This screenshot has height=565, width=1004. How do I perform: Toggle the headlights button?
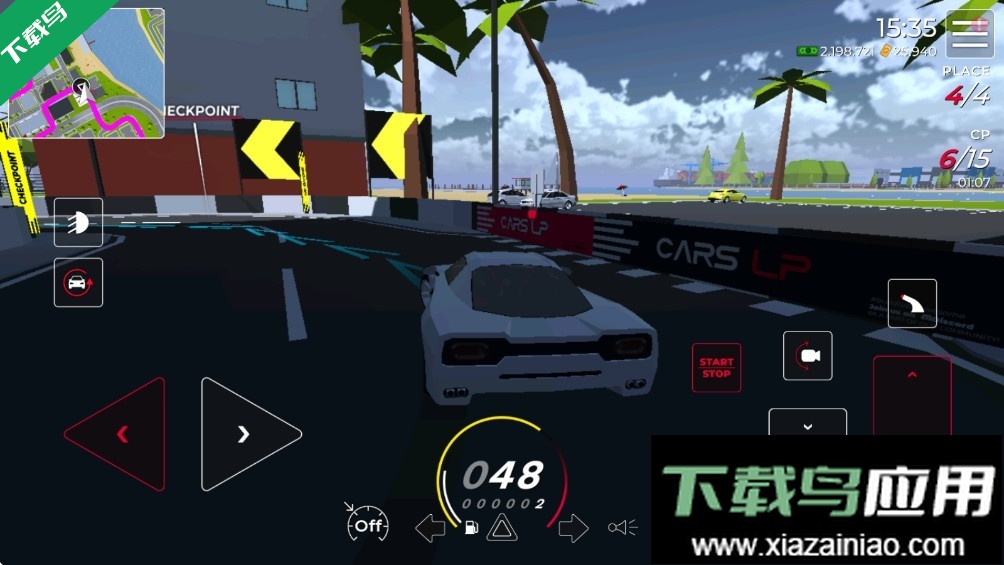point(78,222)
